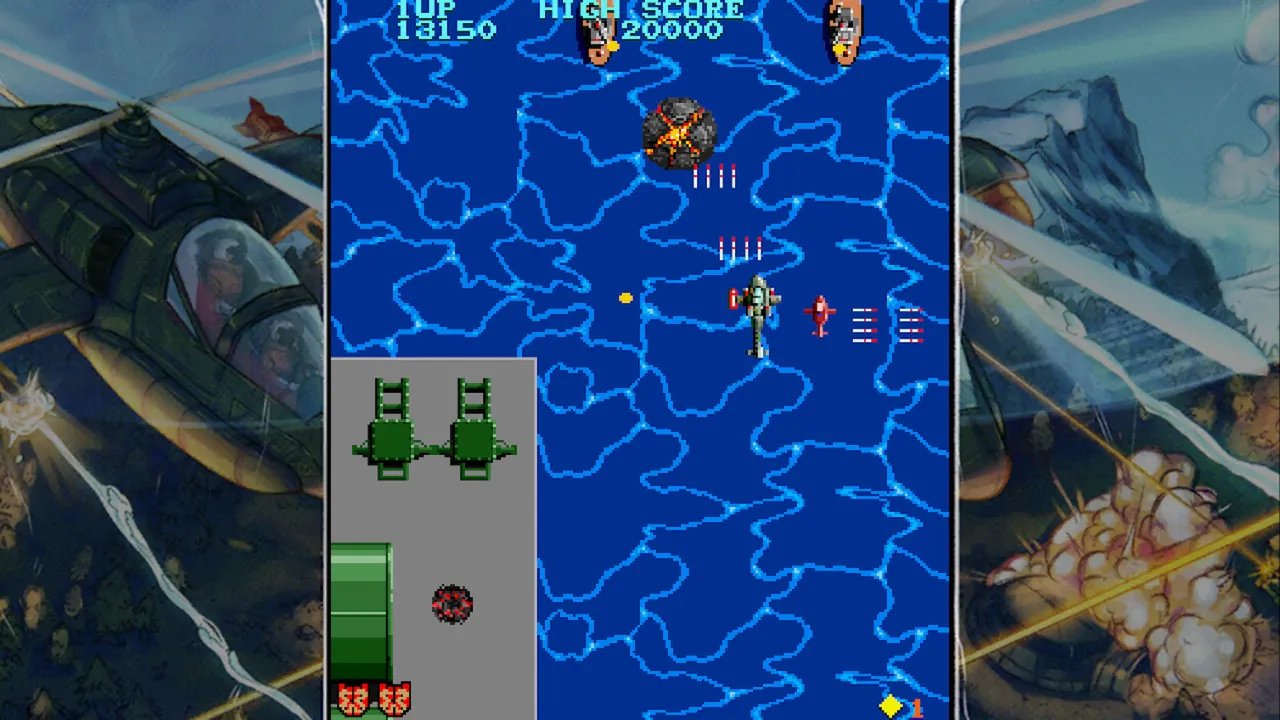The width and height of the screenshot is (1280, 720).
Task: Click the orange lives counter showing 1
Action: (x=916, y=705)
